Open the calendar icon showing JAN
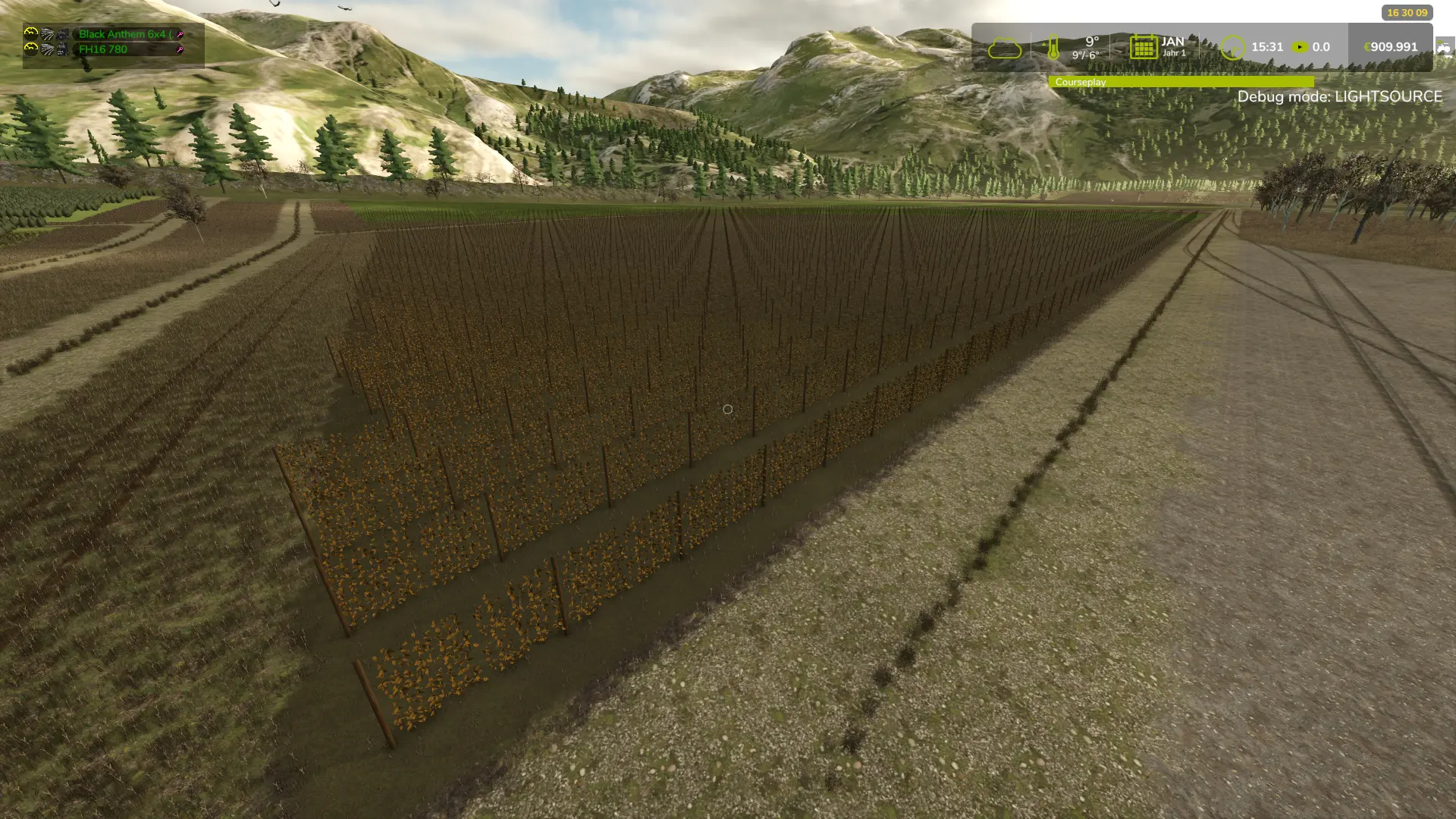 [x=1143, y=47]
